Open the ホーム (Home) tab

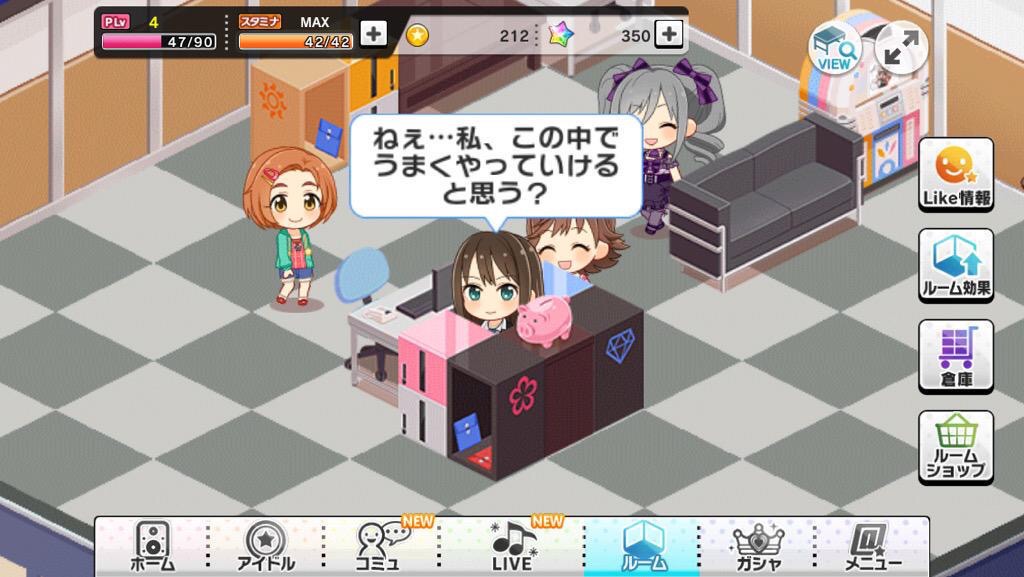click(152, 546)
